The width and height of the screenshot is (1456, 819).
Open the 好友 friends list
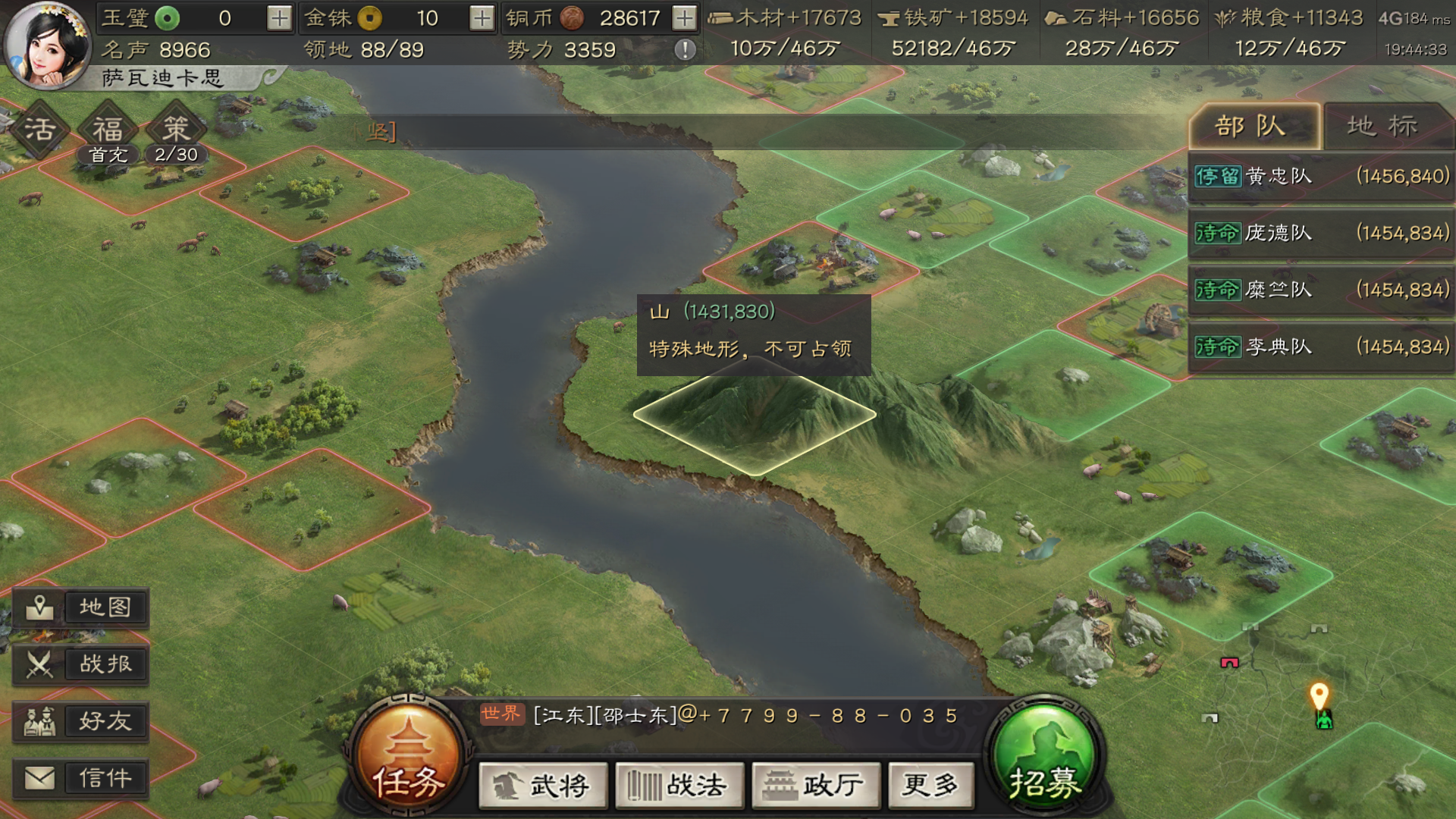click(x=81, y=721)
